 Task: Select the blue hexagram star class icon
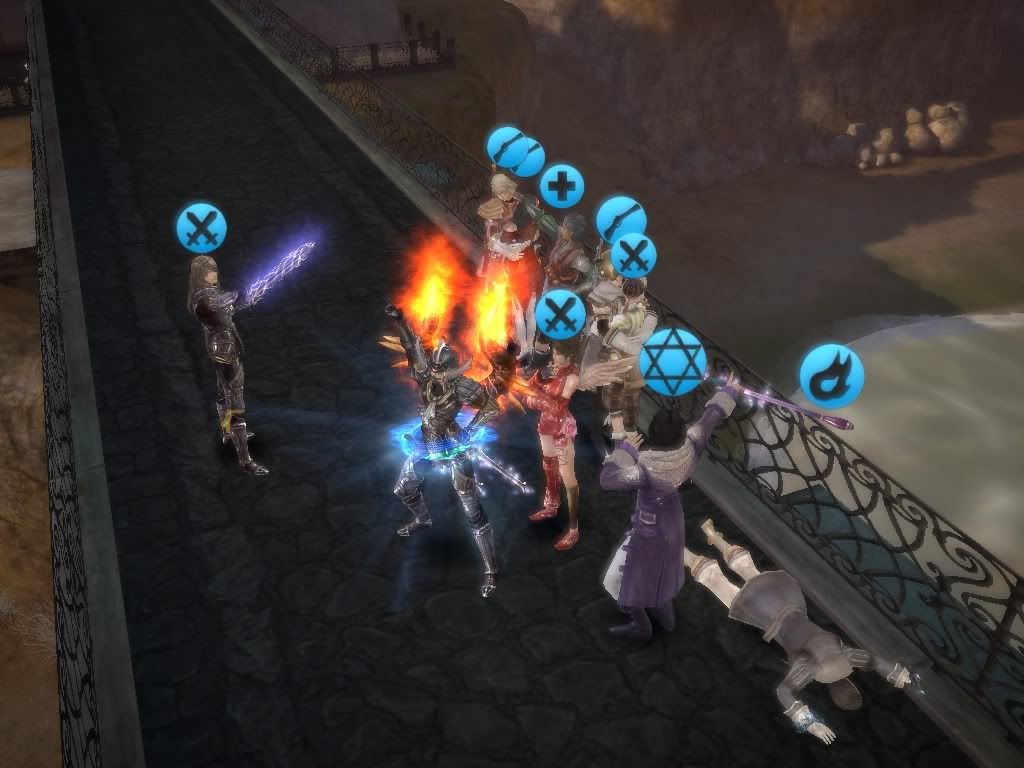(673, 361)
